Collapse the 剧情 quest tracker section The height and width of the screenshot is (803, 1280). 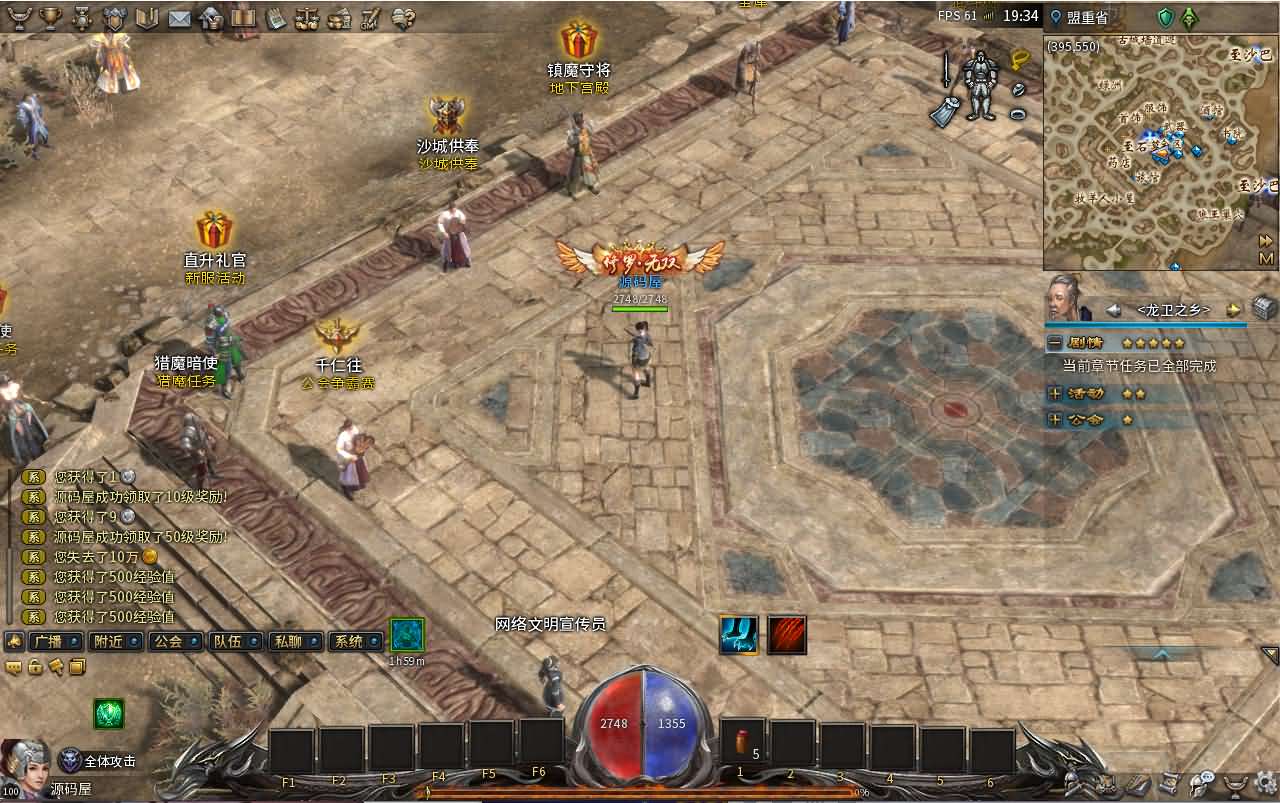pos(1054,342)
